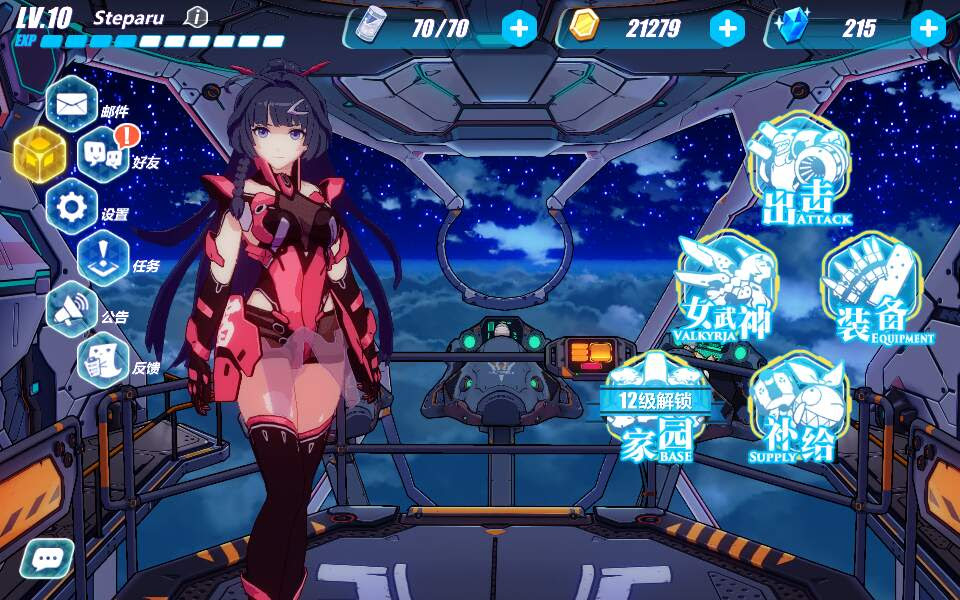This screenshot has height=600, width=960.
Task: Open the player info icon beside Steparu
Action: [197, 17]
